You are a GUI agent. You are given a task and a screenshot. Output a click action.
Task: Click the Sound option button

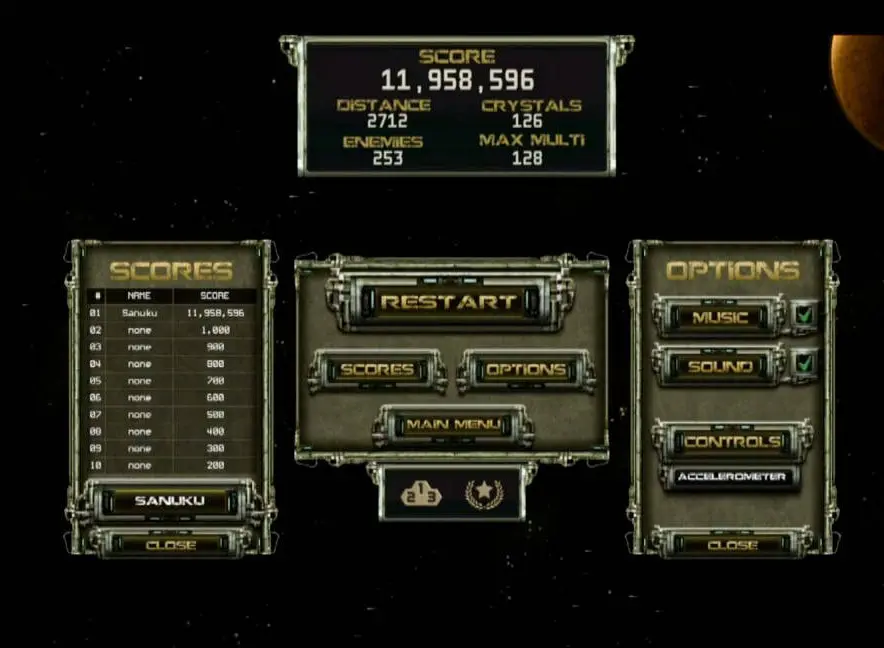coord(720,367)
